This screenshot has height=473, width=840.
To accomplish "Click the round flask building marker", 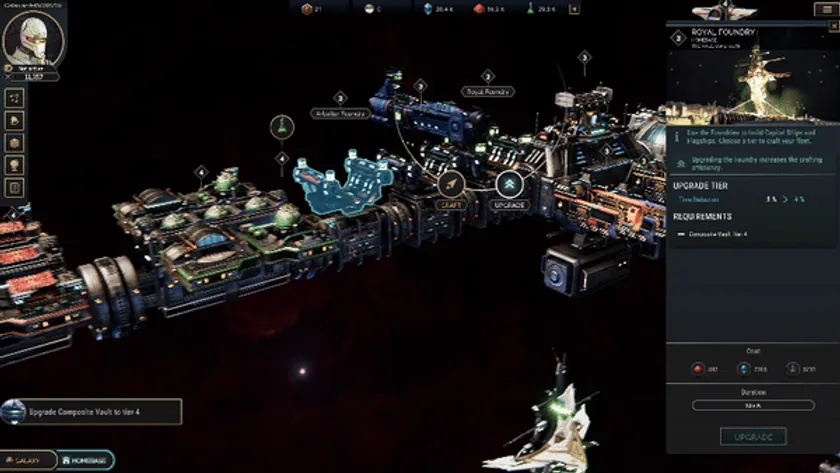I will 283,129.
